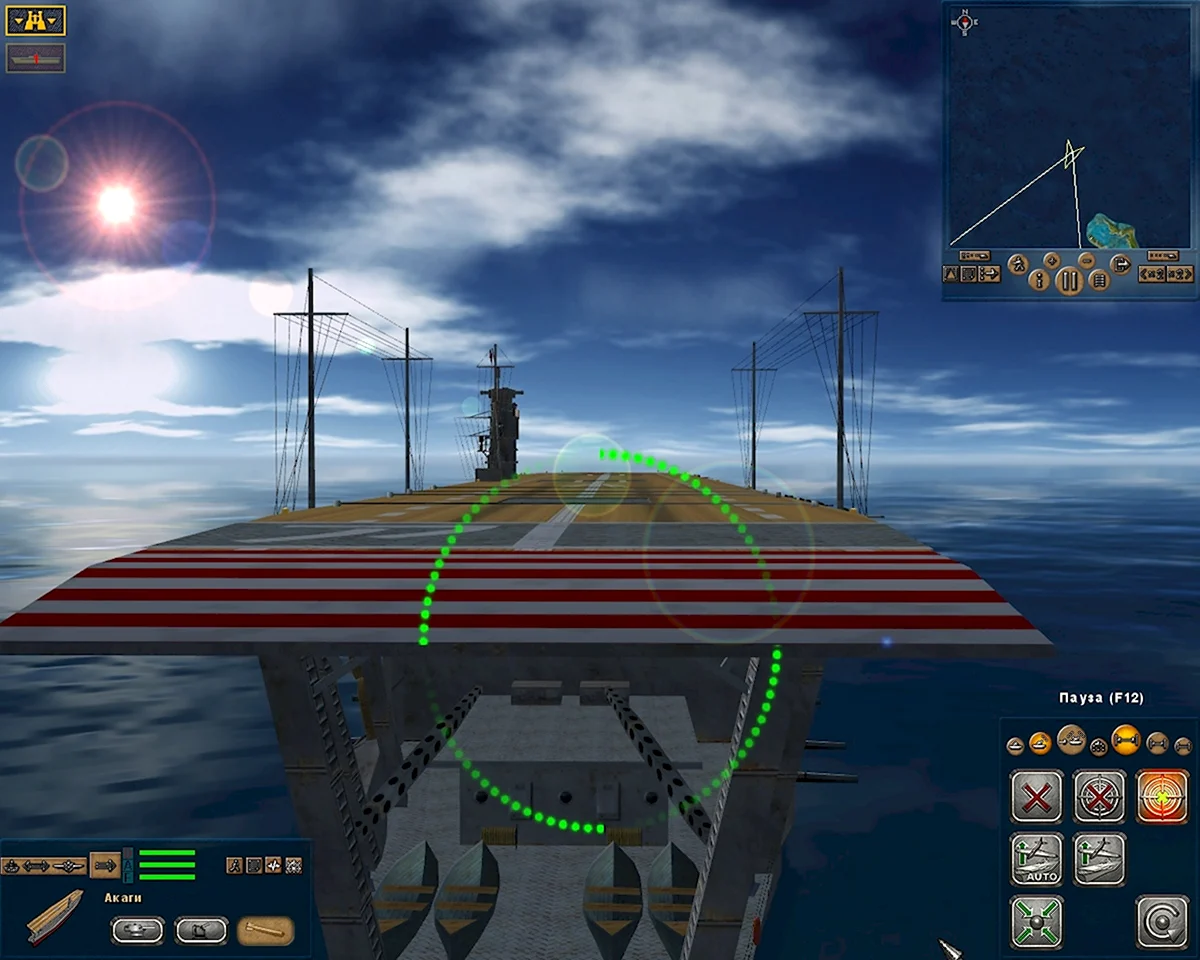This screenshot has height=960, width=1200.
Task: Click the circular rotate arrow button
Action: pos(1162,921)
